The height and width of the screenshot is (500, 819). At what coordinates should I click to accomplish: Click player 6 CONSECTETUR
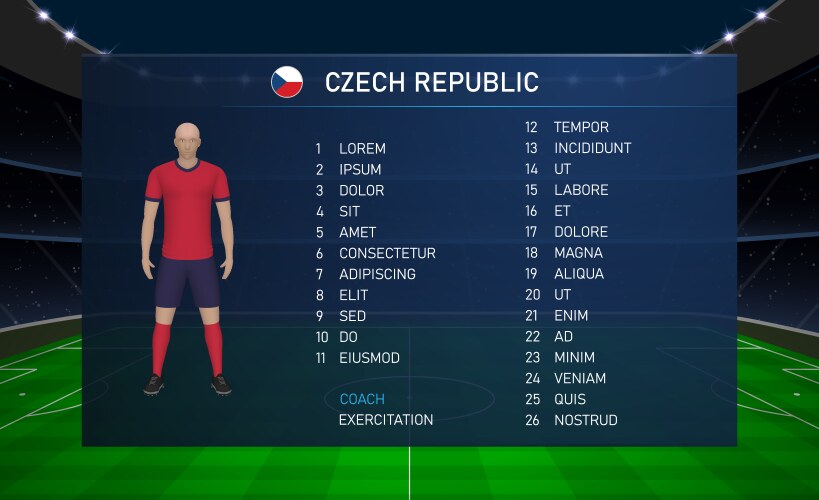pos(386,254)
